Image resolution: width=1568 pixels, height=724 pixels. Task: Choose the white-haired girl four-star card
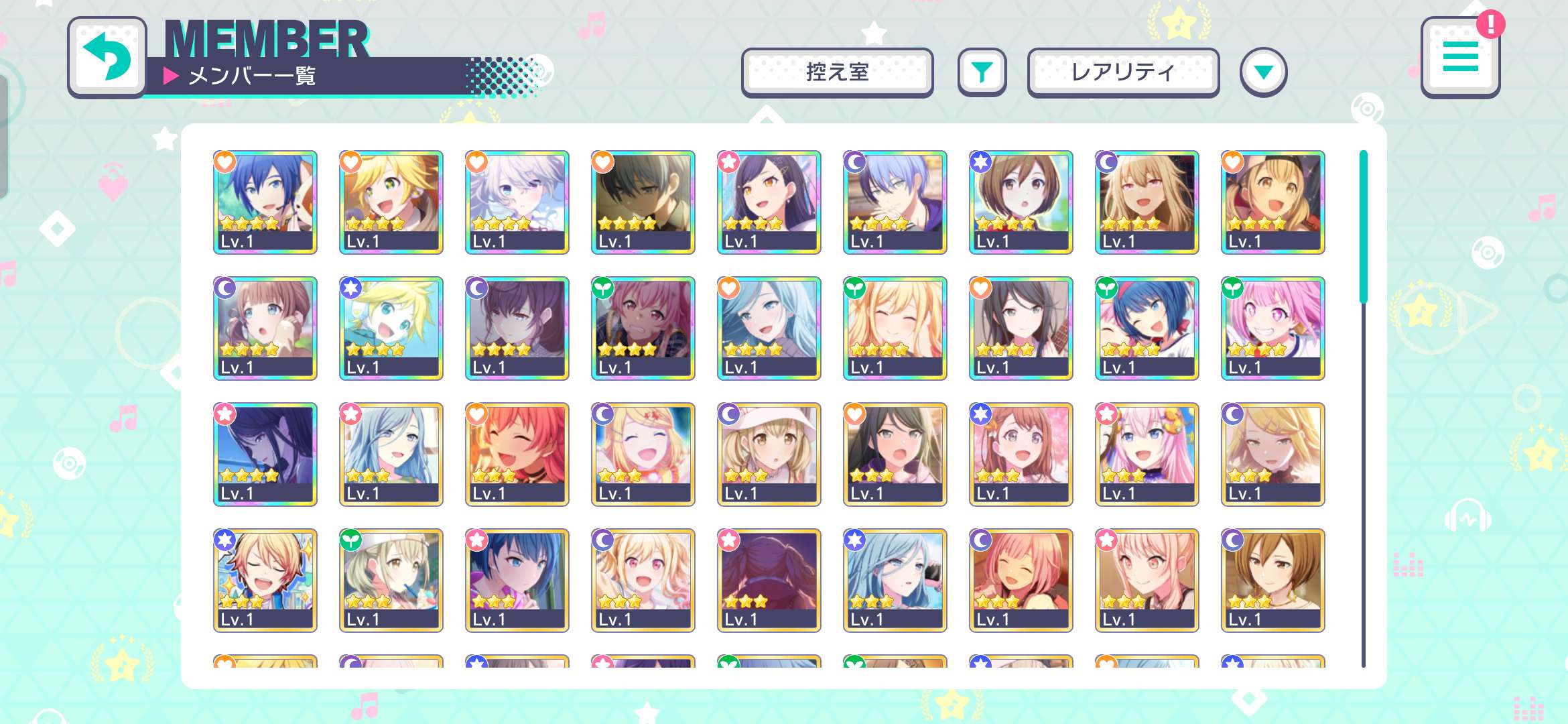517,202
